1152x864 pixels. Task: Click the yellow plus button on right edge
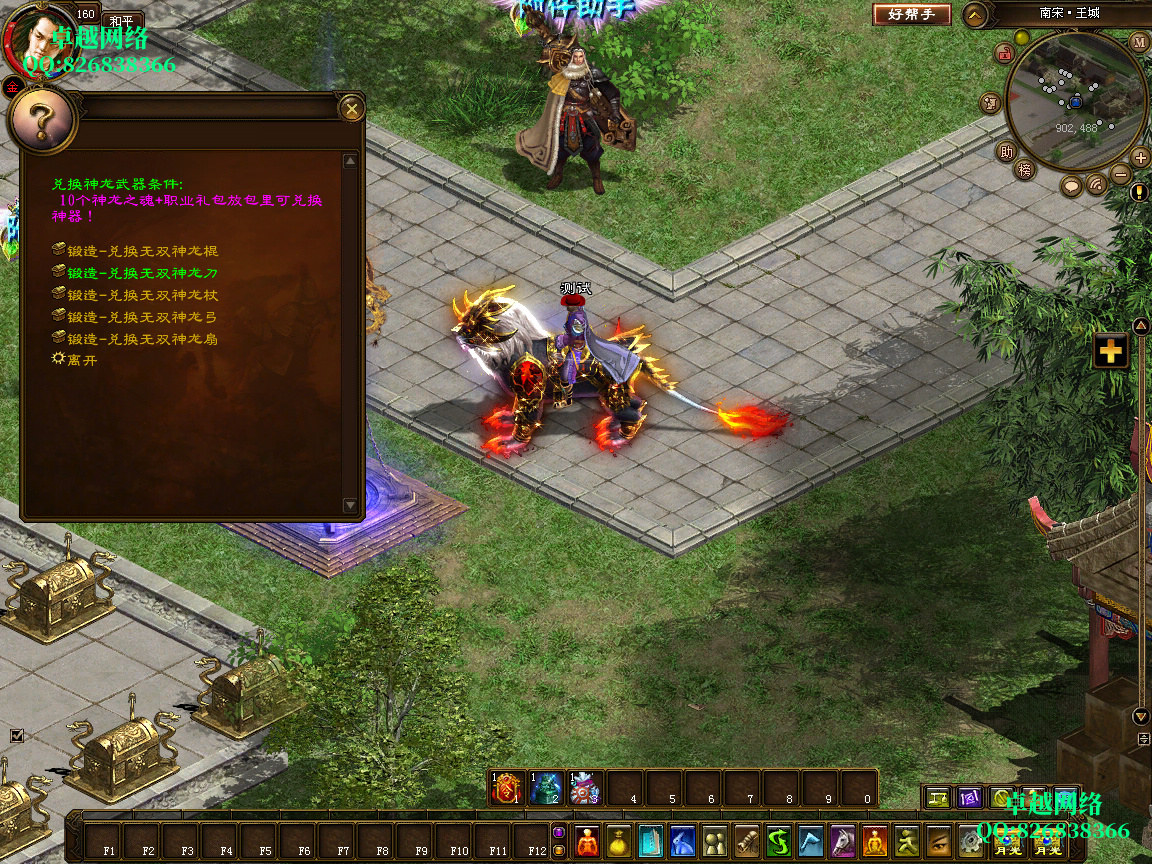tap(1111, 351)
